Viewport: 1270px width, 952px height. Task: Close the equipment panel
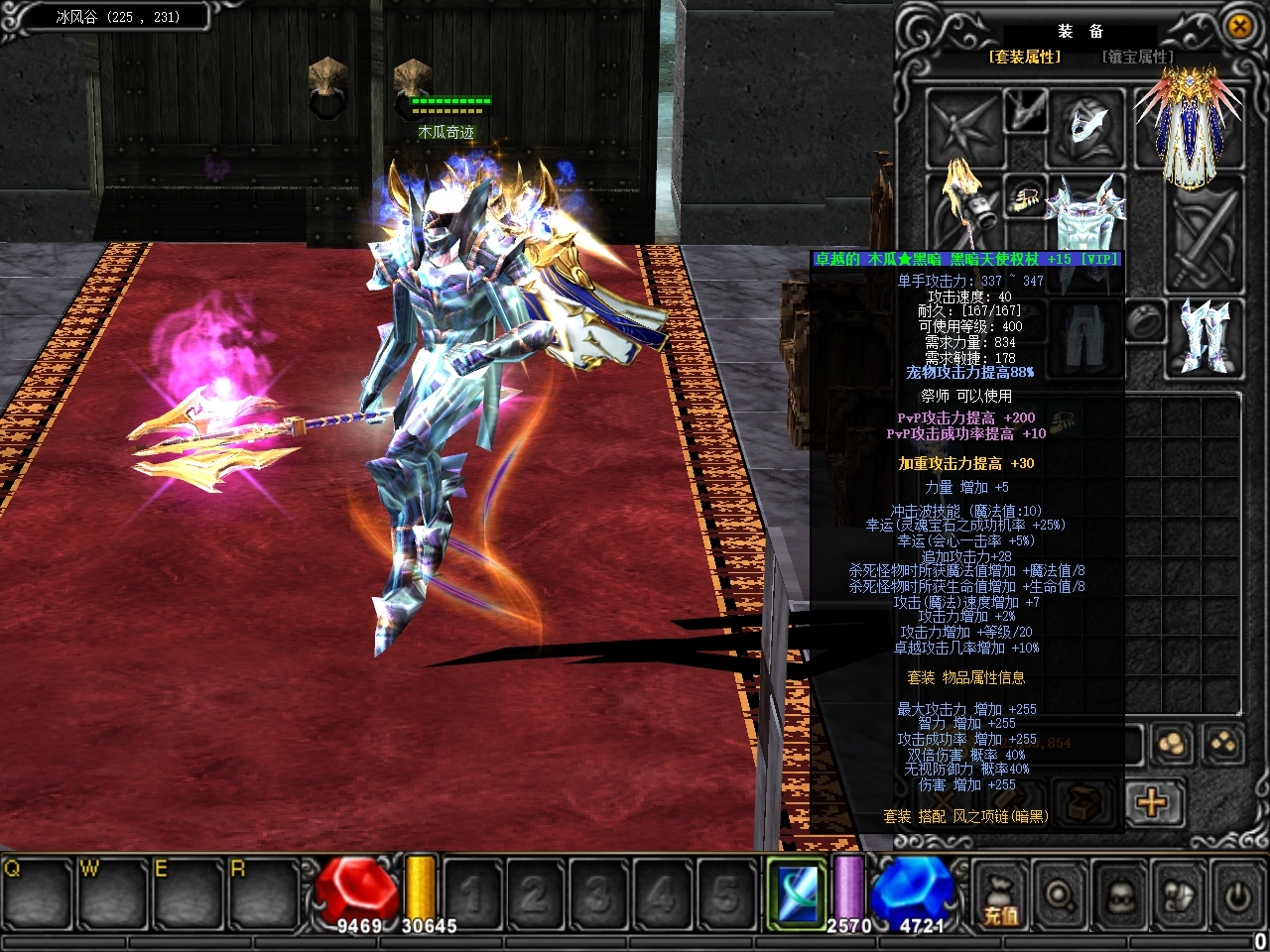click(1240, 27)
